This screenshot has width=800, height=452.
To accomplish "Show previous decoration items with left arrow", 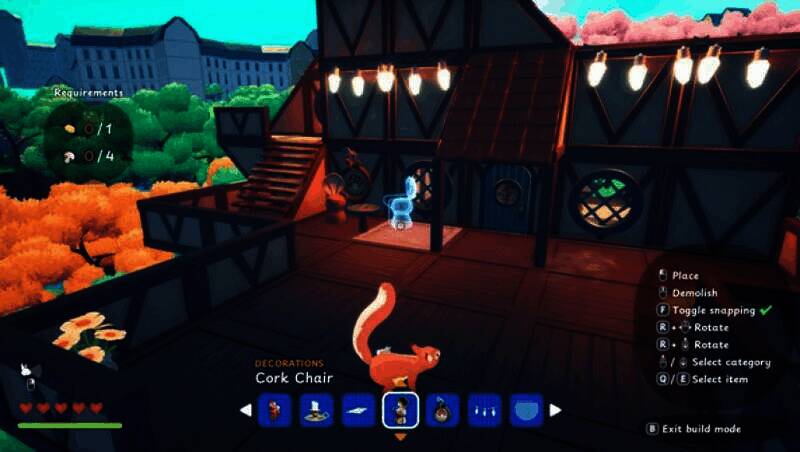I will coord(246,410).
